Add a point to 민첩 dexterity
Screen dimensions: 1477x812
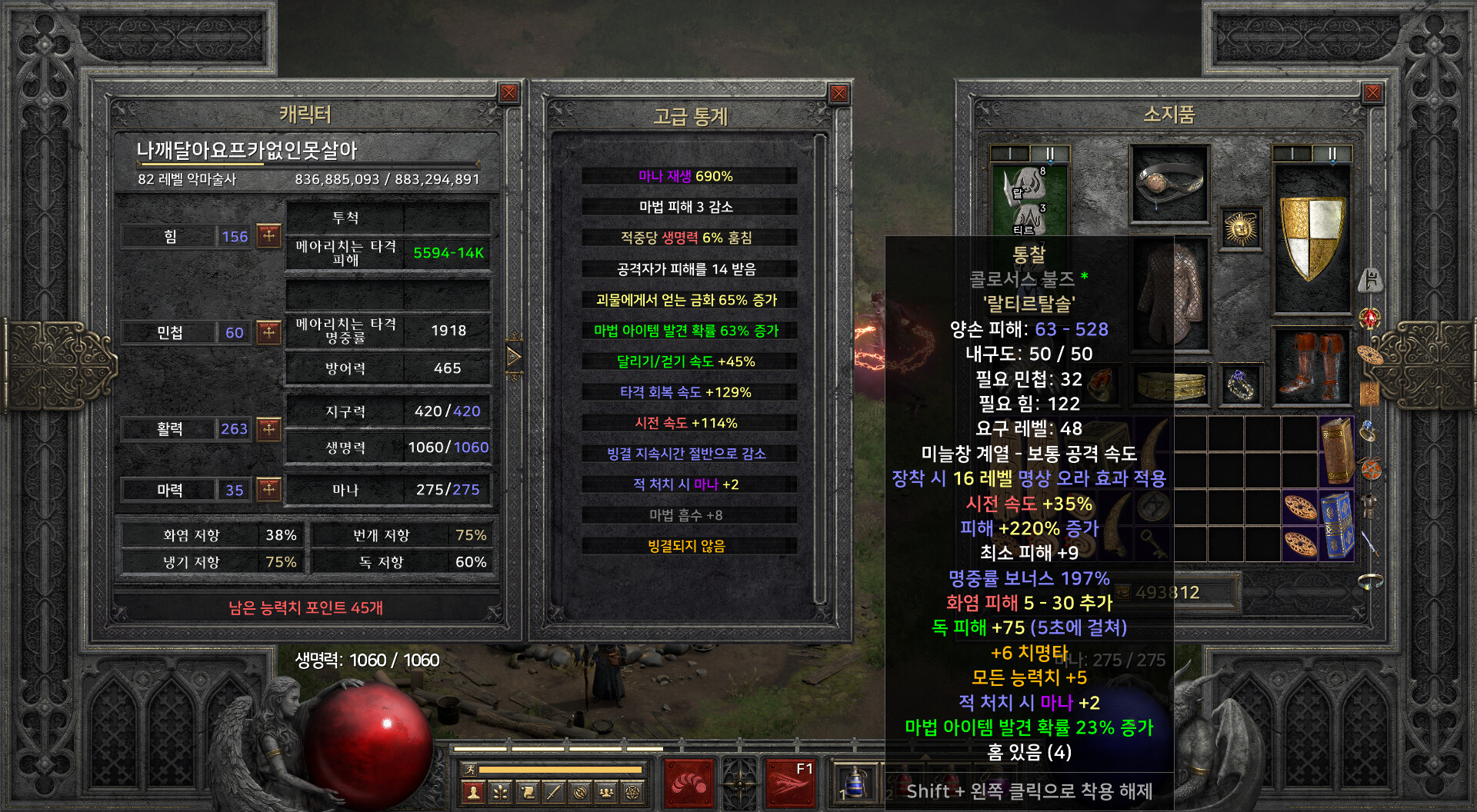(x=268, y=331)
